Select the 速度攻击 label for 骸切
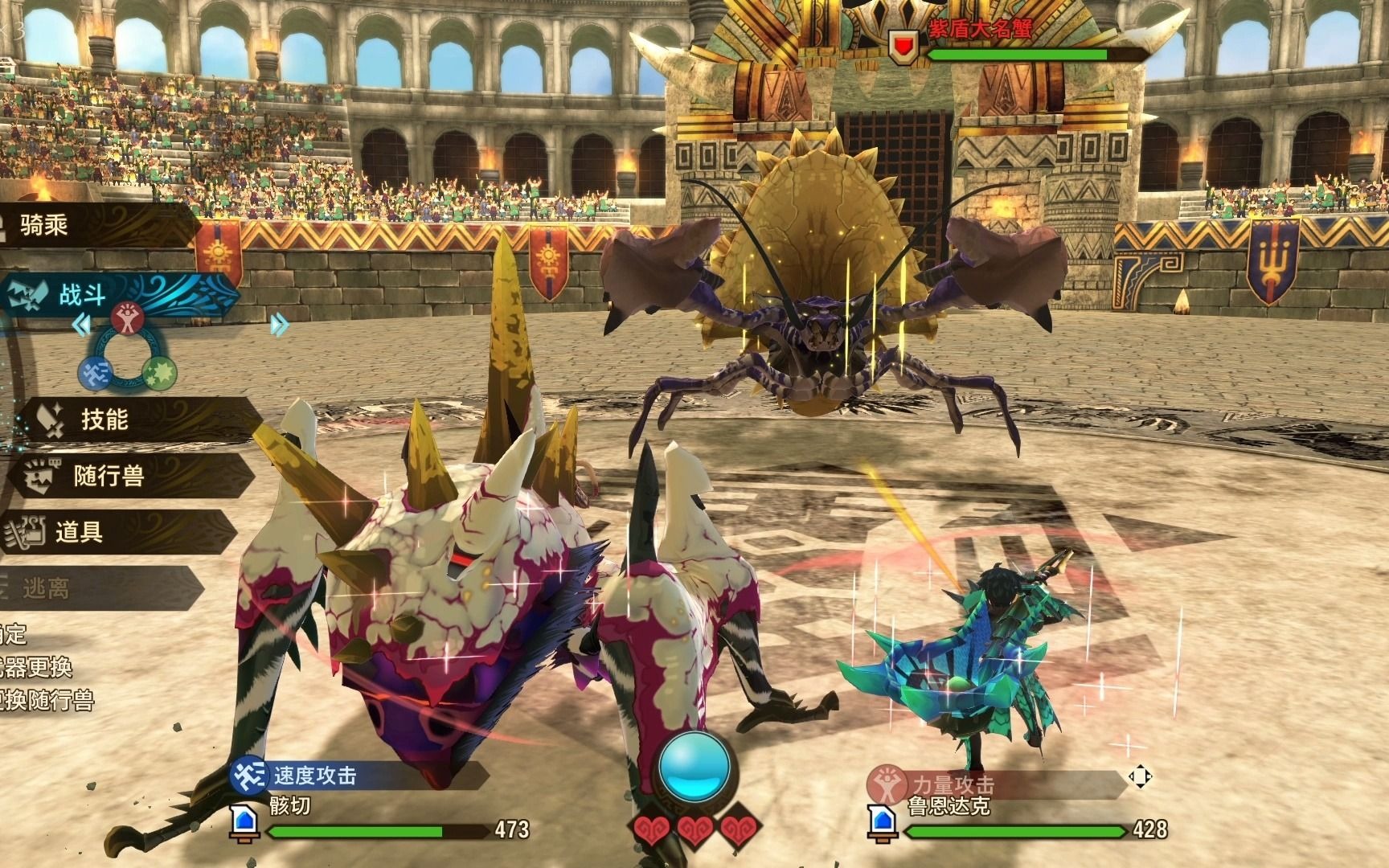Viewport: 1389px width, 868px height. (x=314, y=776)
